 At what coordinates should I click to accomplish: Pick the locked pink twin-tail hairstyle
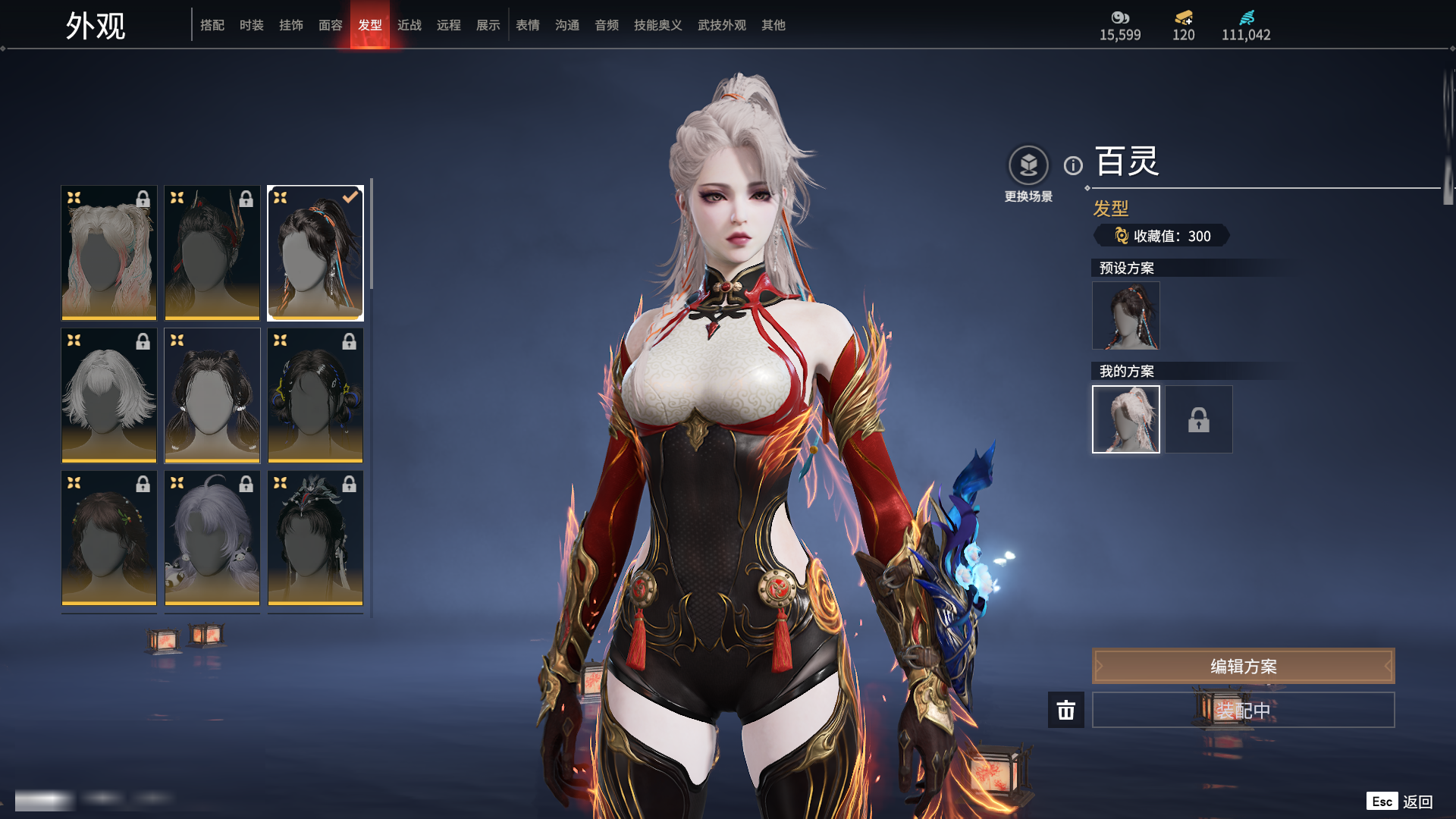pyautogui.click(x=108, y=253)
